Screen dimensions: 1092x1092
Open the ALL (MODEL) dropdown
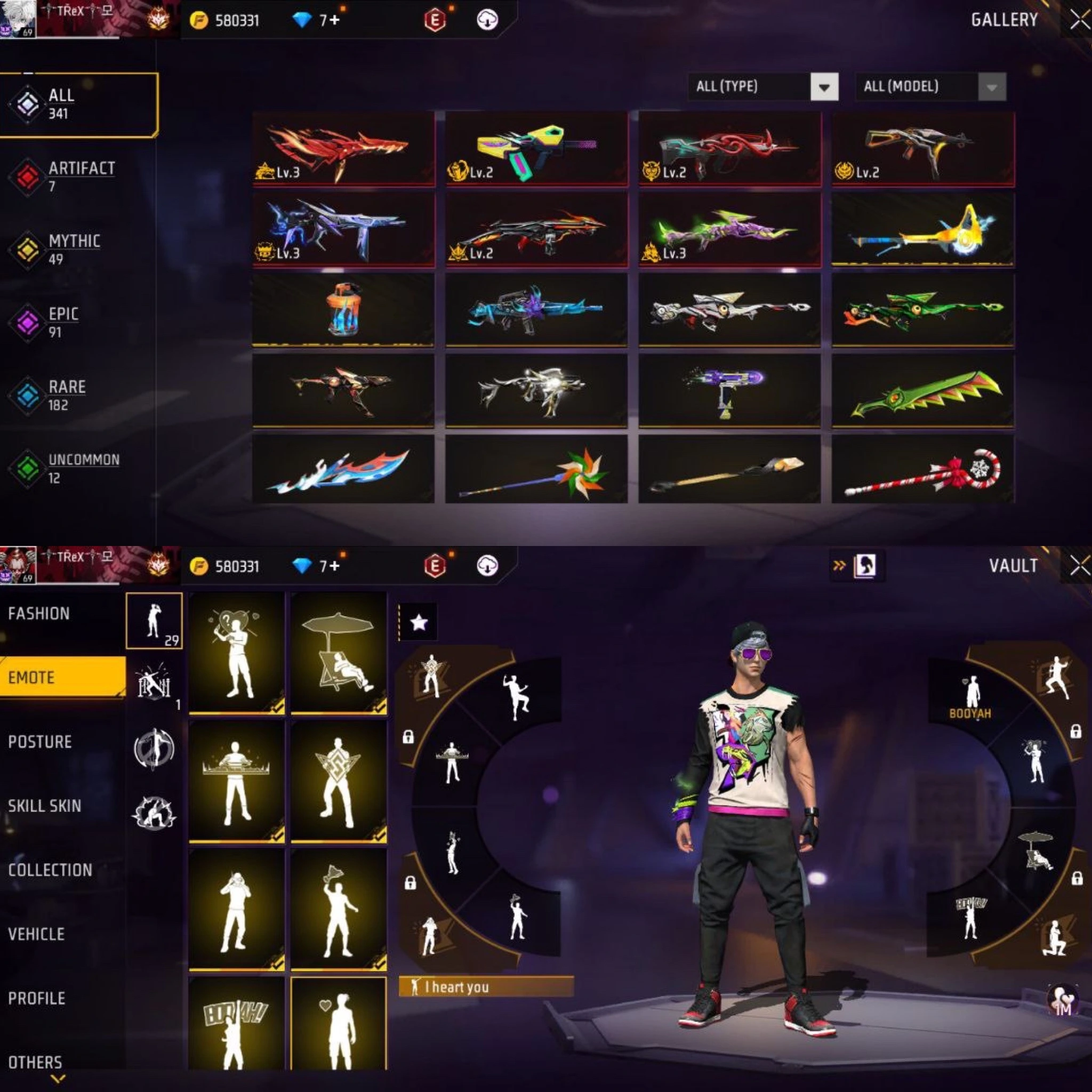coord(930,87)
